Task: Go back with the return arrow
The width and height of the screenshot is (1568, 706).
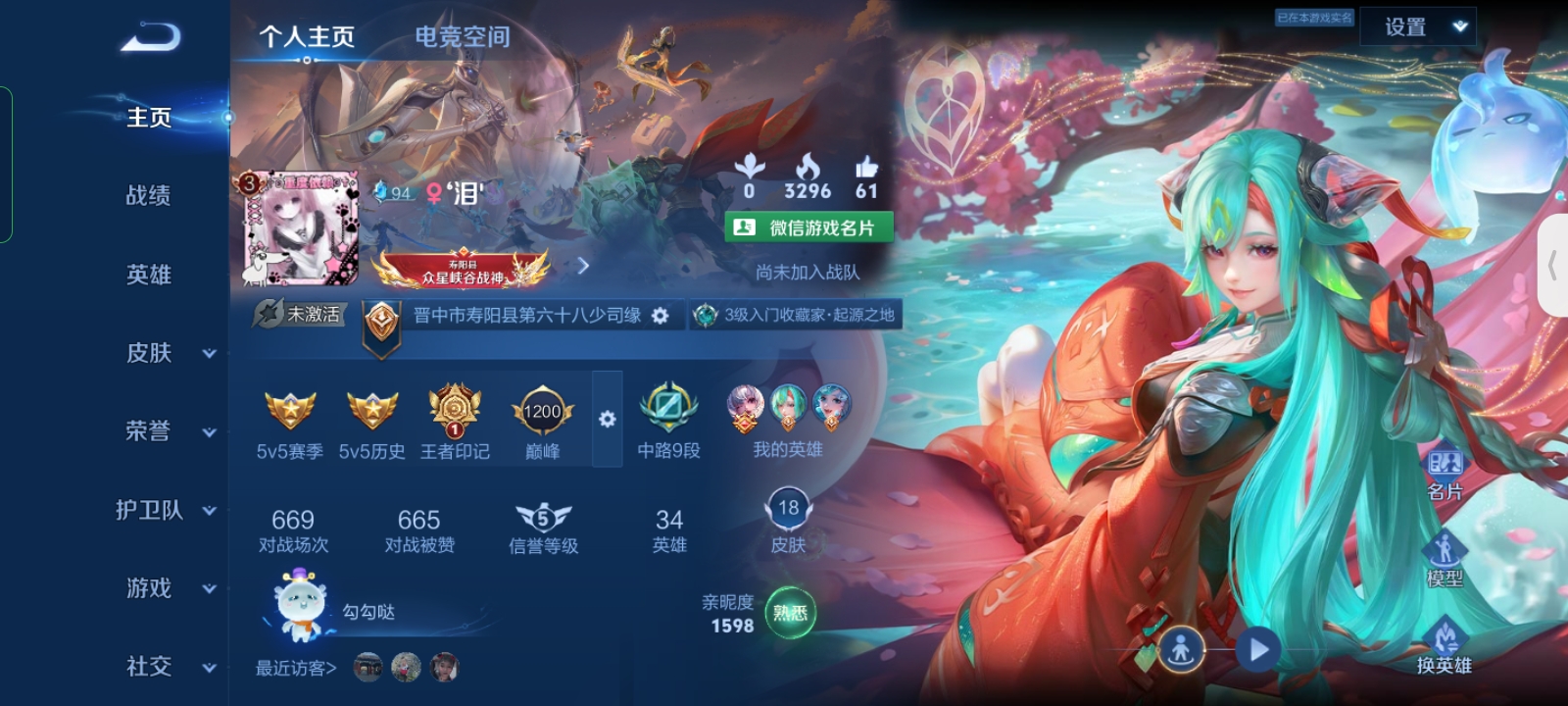Action: (151, 37)
